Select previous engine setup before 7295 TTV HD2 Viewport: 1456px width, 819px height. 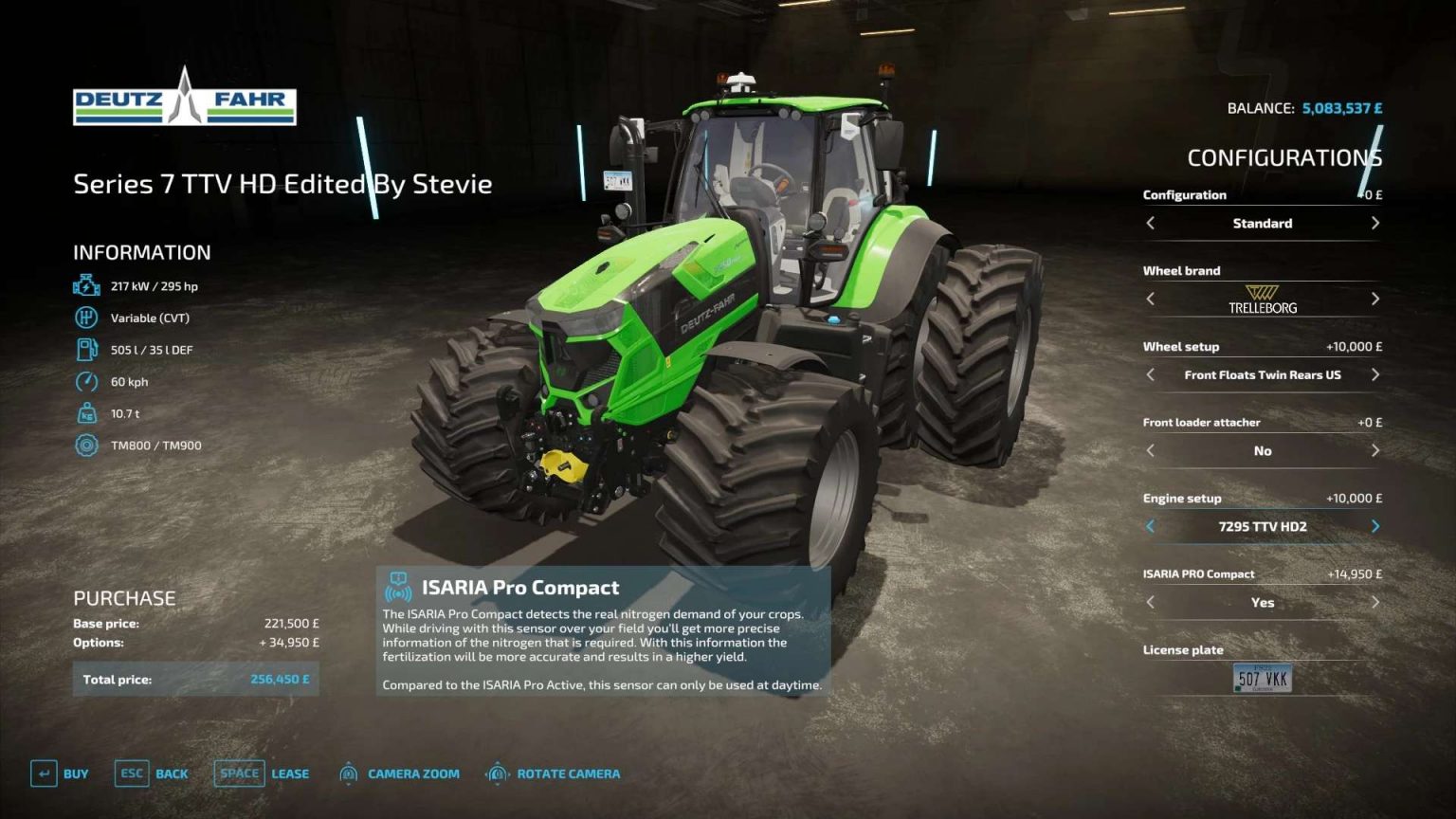click(1150, 525)
